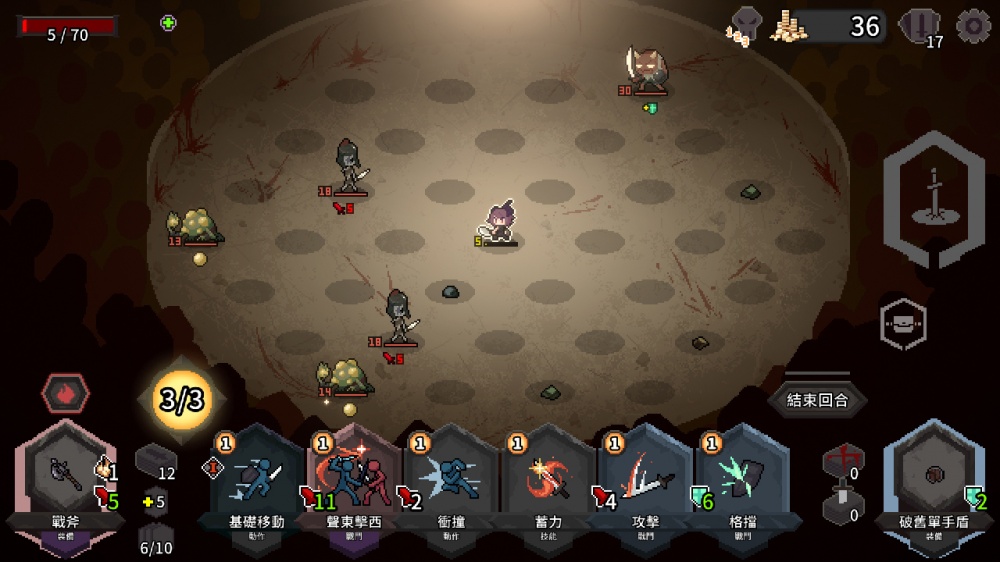Image resolution: width=1000 pixels, height=562 pixels.
Task: Use the 格擋 block card
Action: coord(743,480)
